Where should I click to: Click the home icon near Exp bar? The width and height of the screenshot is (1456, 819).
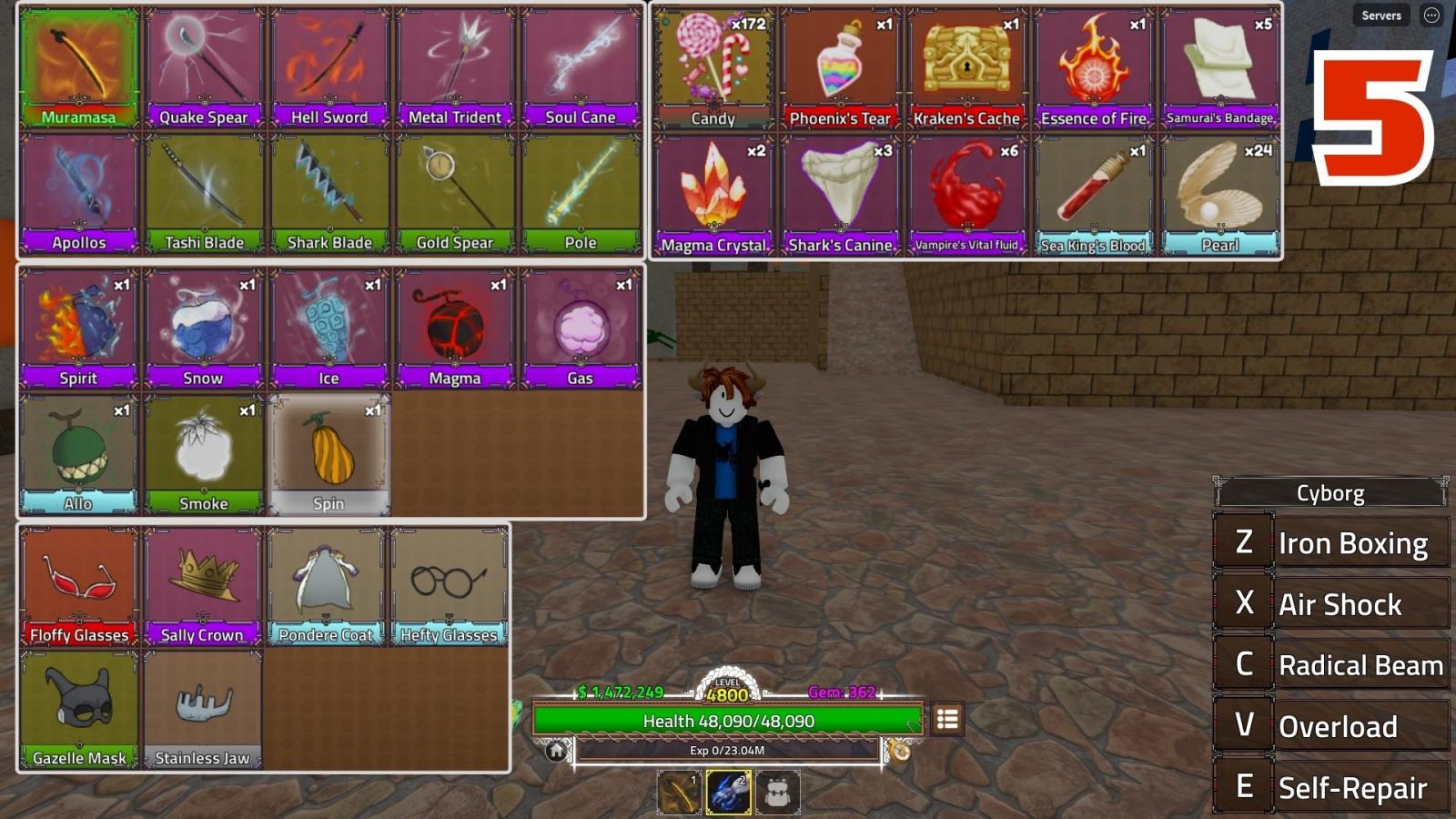[x=556, y=751]
